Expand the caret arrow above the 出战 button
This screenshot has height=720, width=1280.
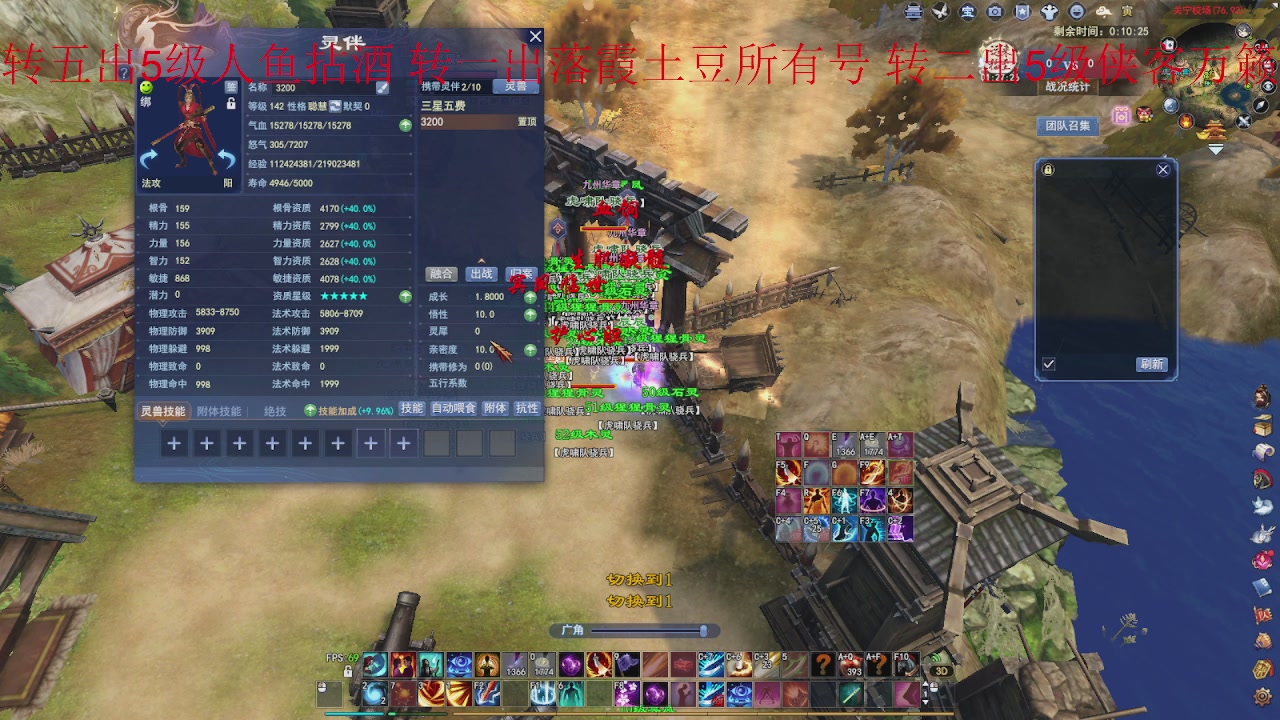coord(481,260)
